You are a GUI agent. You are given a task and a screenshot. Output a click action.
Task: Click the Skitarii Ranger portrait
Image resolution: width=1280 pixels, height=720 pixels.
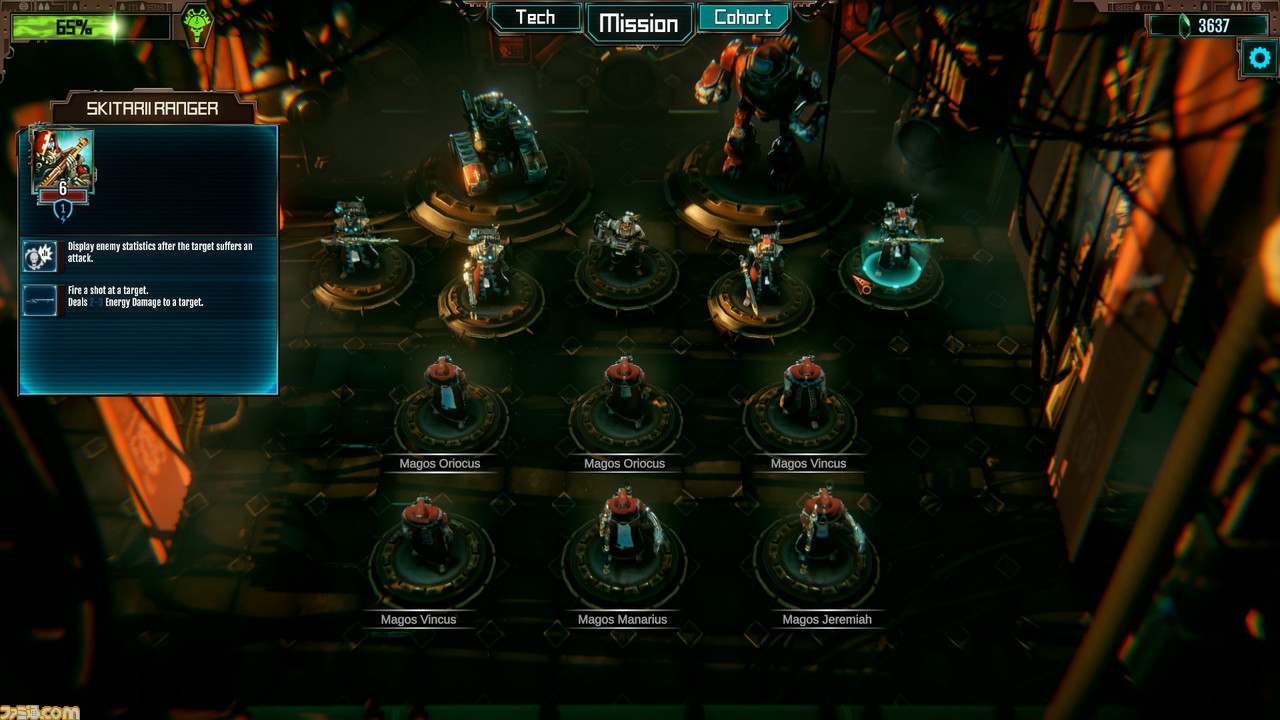coord(62,163)
